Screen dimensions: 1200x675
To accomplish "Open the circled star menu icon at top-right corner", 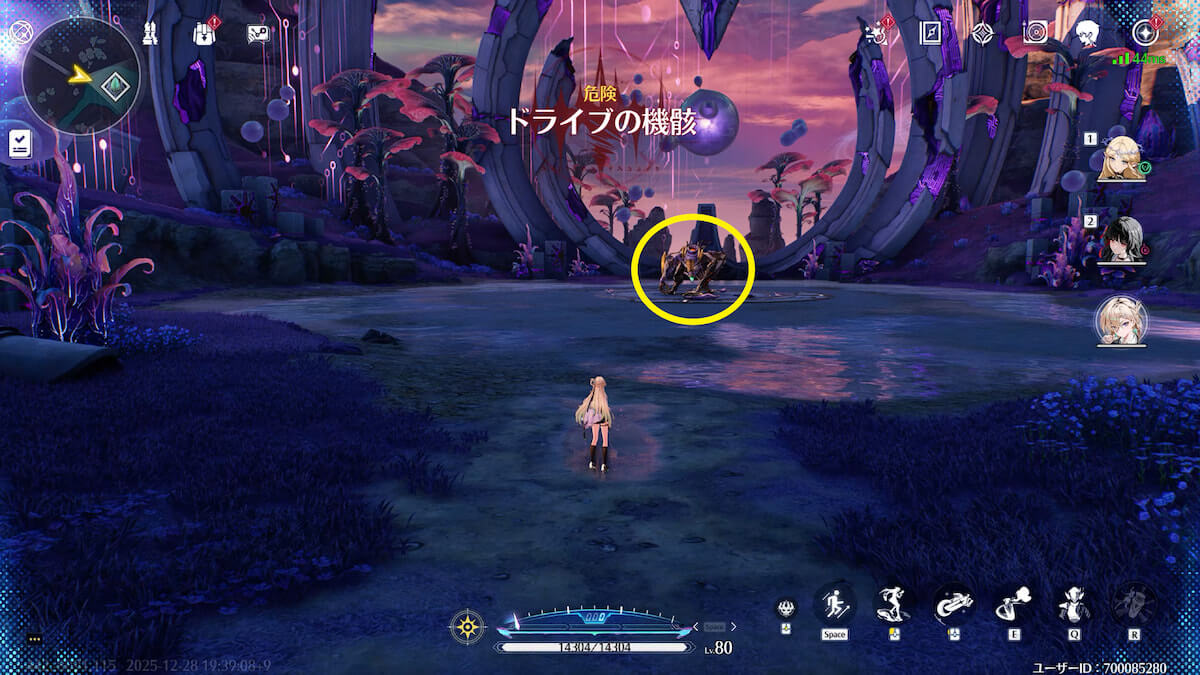I will (1143, 33).
